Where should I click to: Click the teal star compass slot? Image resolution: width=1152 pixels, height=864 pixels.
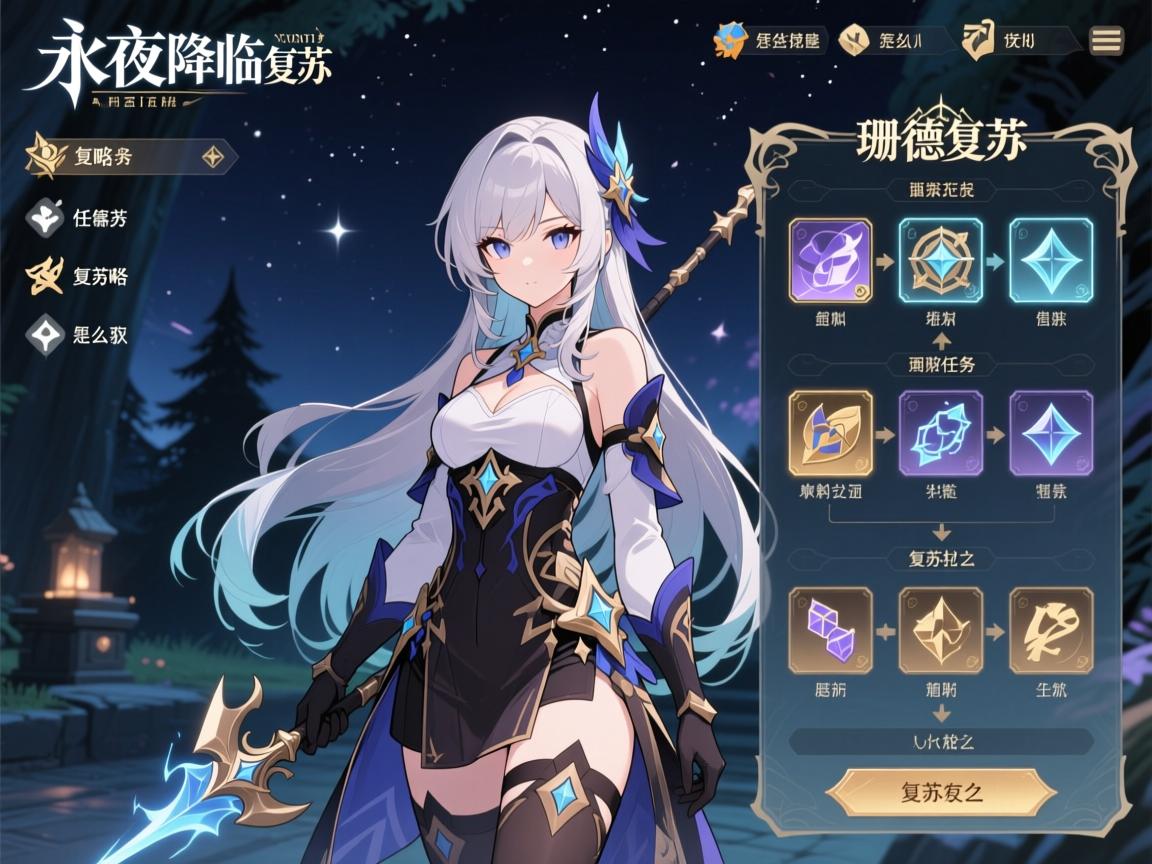(x=941, y=260)
